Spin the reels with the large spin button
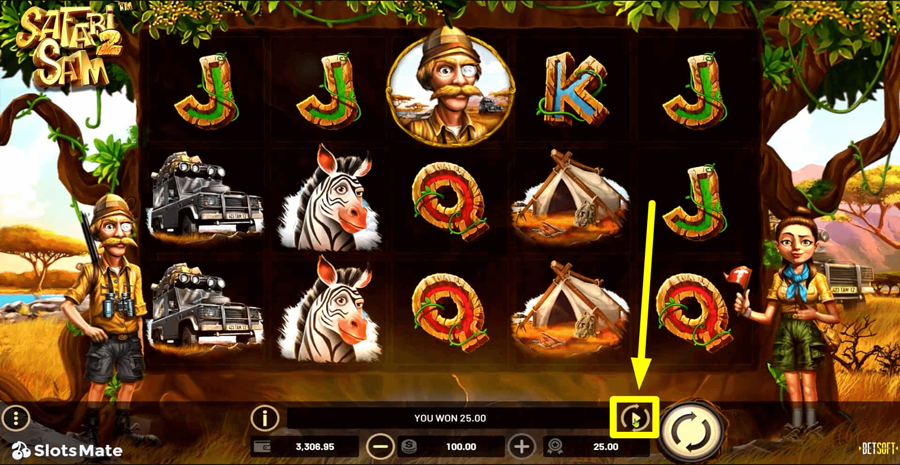Viewport: 900px width, 465px height. pyautogui.click(x=692, y=431)
